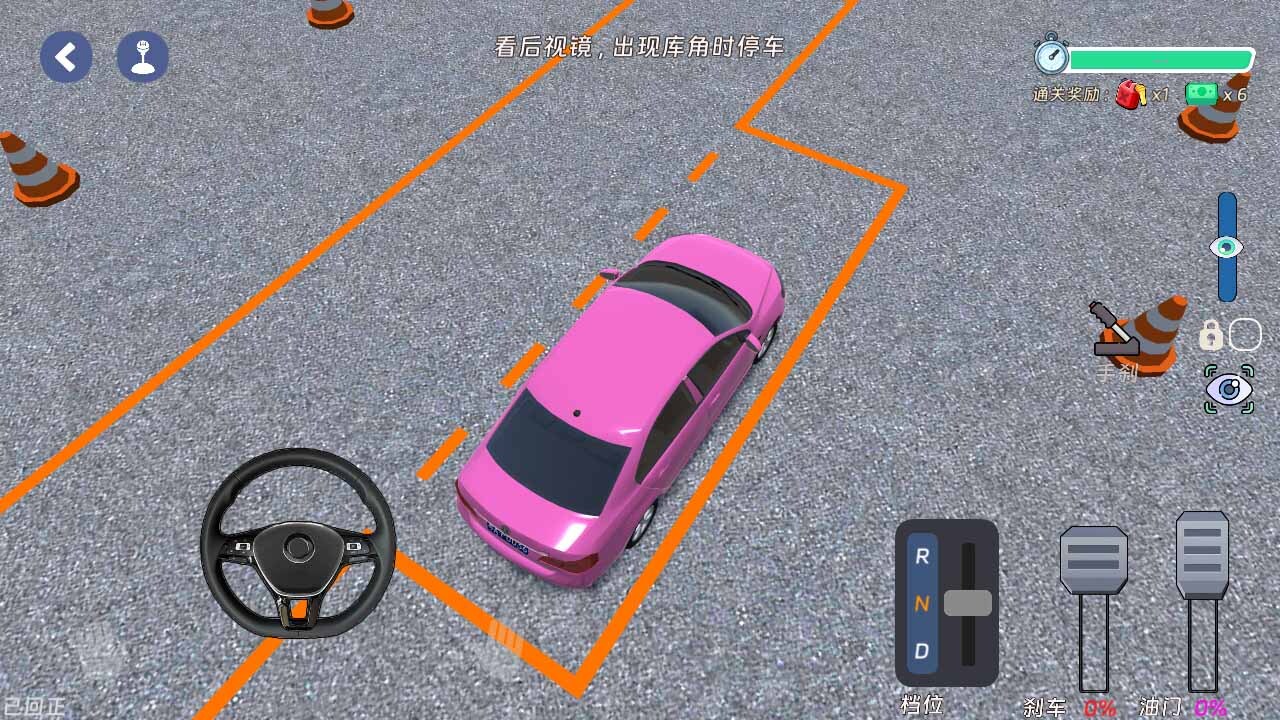Click the hint text 看后视镜，出现库角时停车

pos(639,46)
